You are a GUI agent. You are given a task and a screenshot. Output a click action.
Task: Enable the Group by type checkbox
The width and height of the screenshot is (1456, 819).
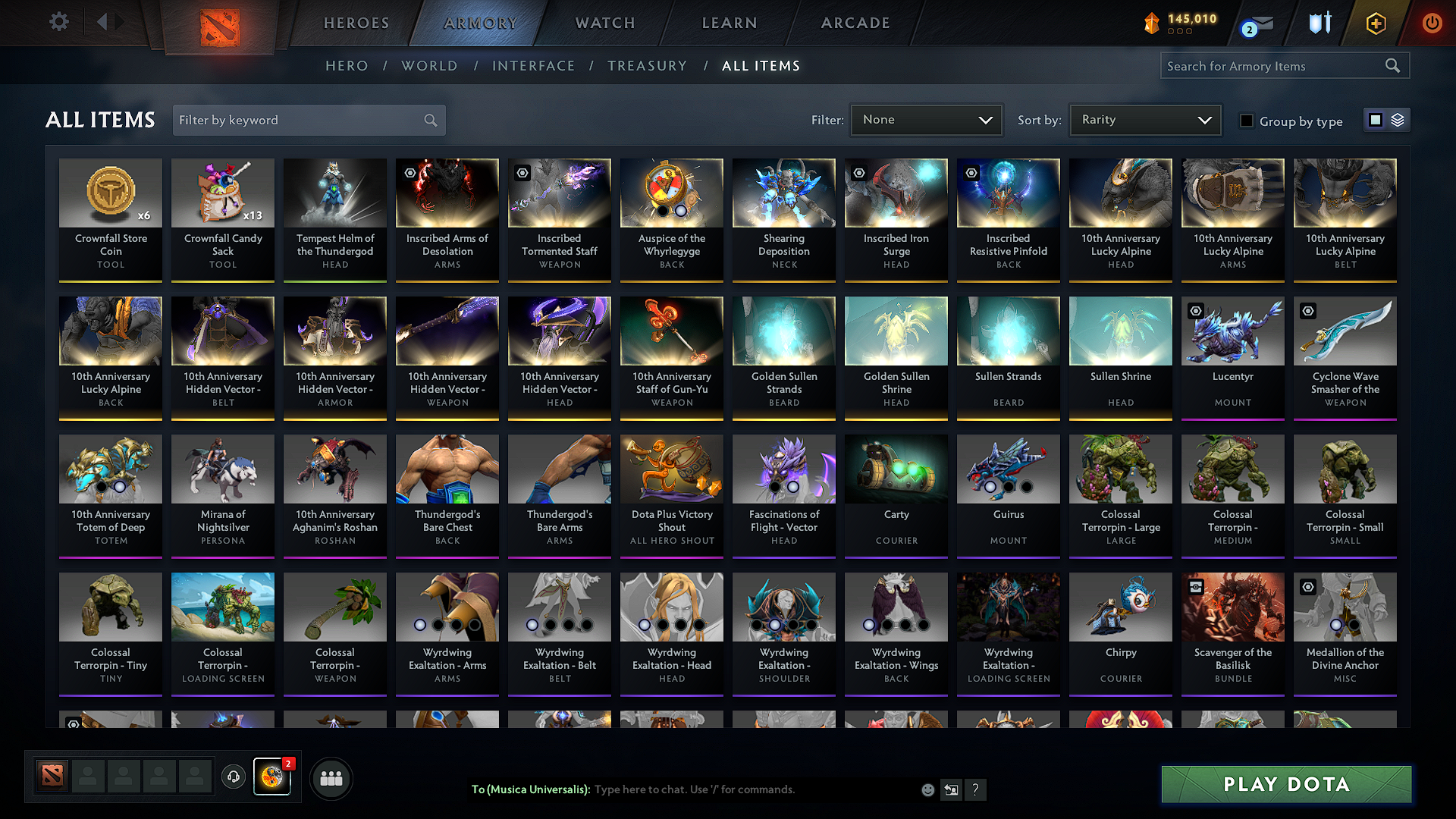1247,121
